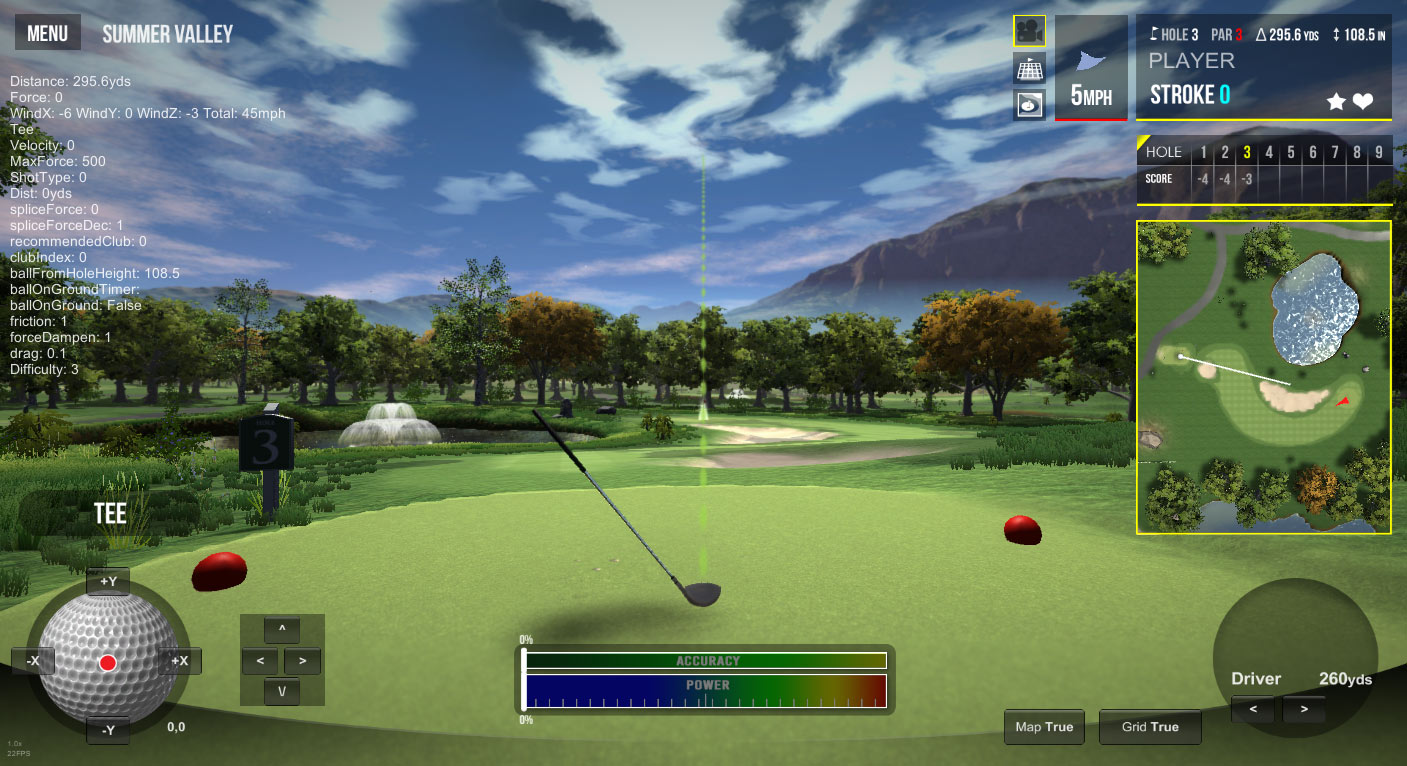
Task: Toggle the Map True button
Action: 1044,727
